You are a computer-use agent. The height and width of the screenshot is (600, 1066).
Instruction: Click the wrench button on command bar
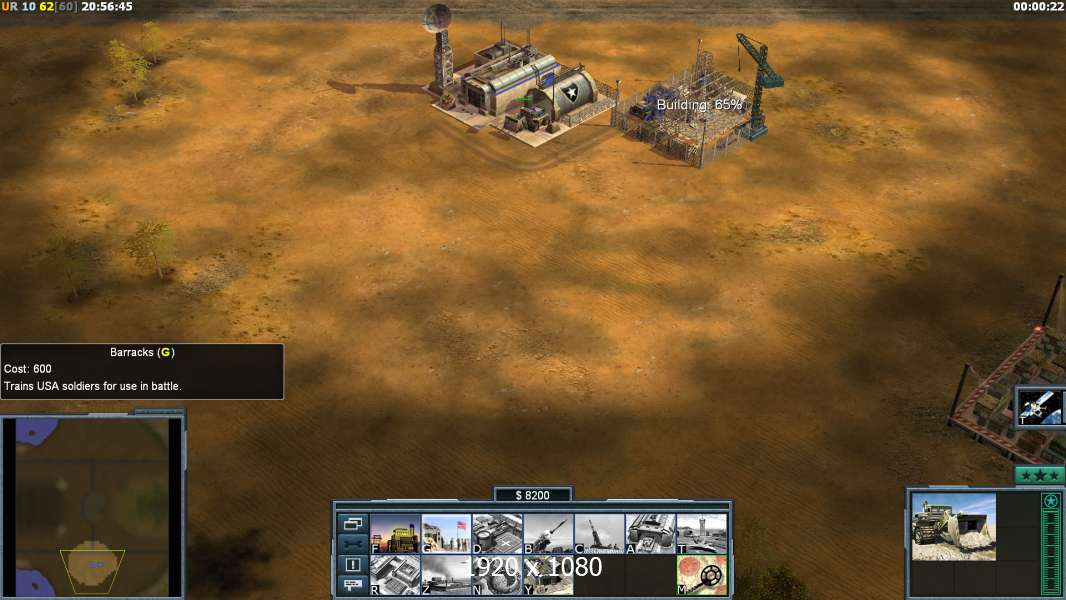(x=353, y=544)
